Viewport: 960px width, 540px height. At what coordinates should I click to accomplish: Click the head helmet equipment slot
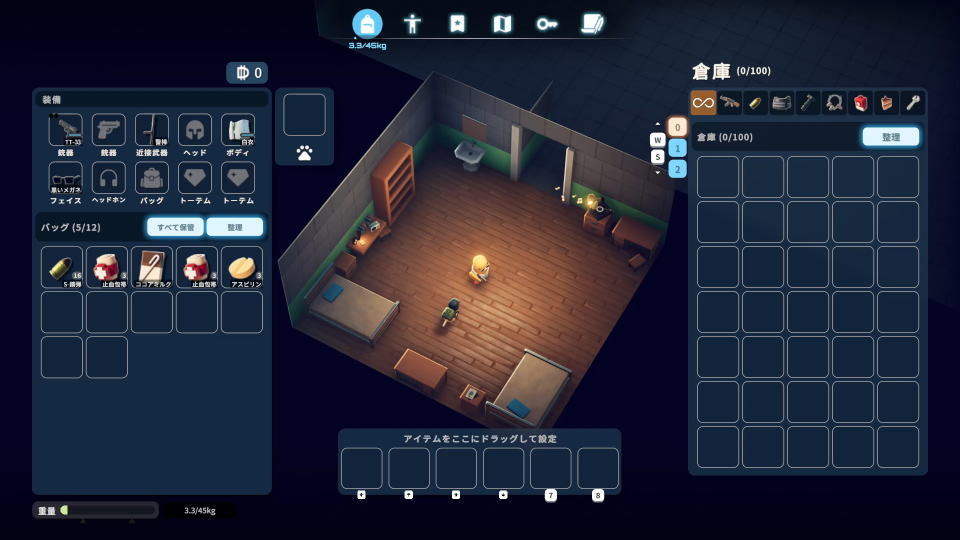(195, 131)
